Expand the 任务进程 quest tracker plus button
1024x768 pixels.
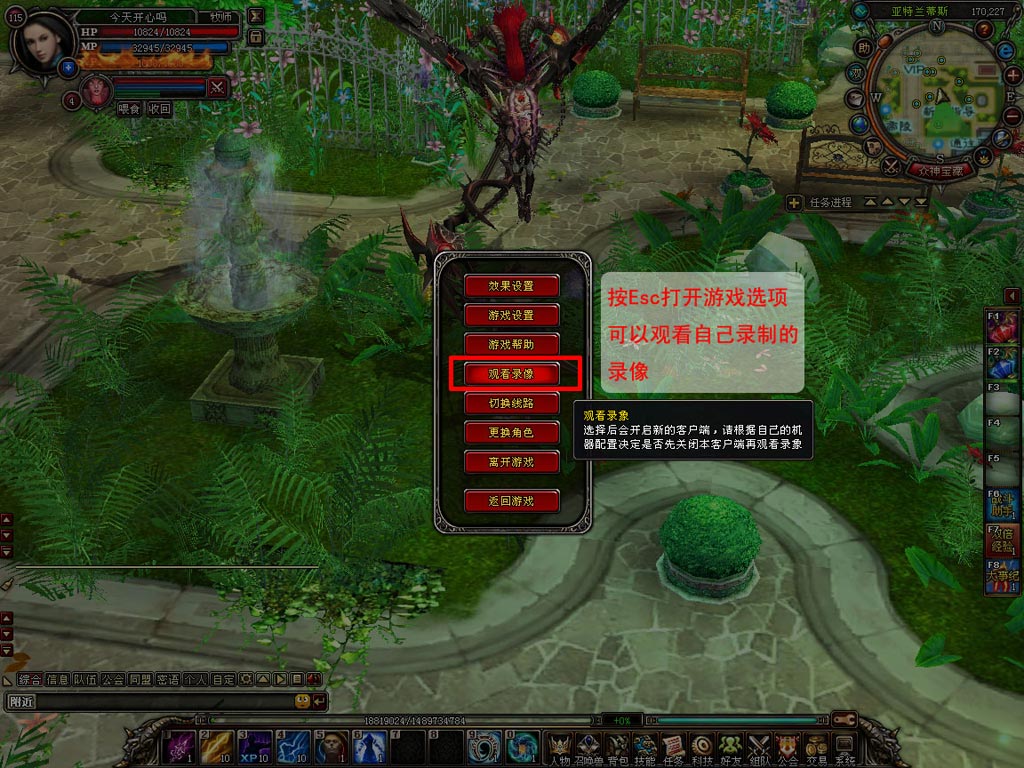point(794,202)
